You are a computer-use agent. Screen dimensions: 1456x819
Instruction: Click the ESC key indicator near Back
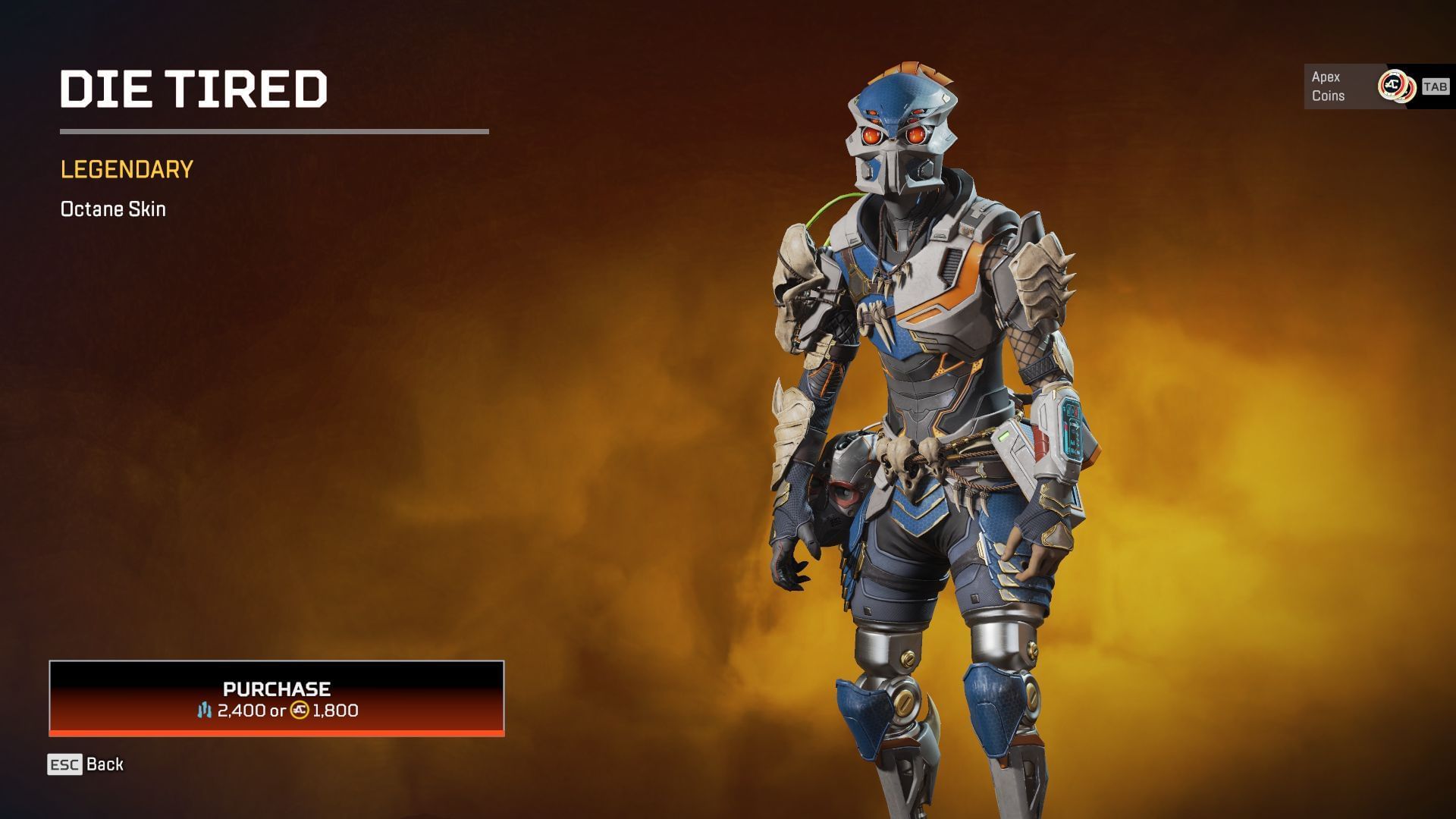[64, 764]
